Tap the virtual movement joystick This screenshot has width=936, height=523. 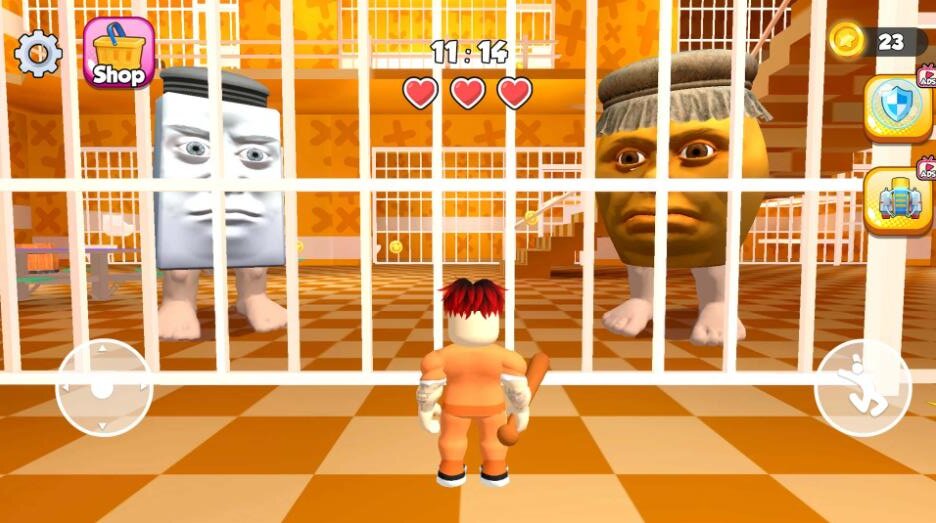click(x=104, y=387)
